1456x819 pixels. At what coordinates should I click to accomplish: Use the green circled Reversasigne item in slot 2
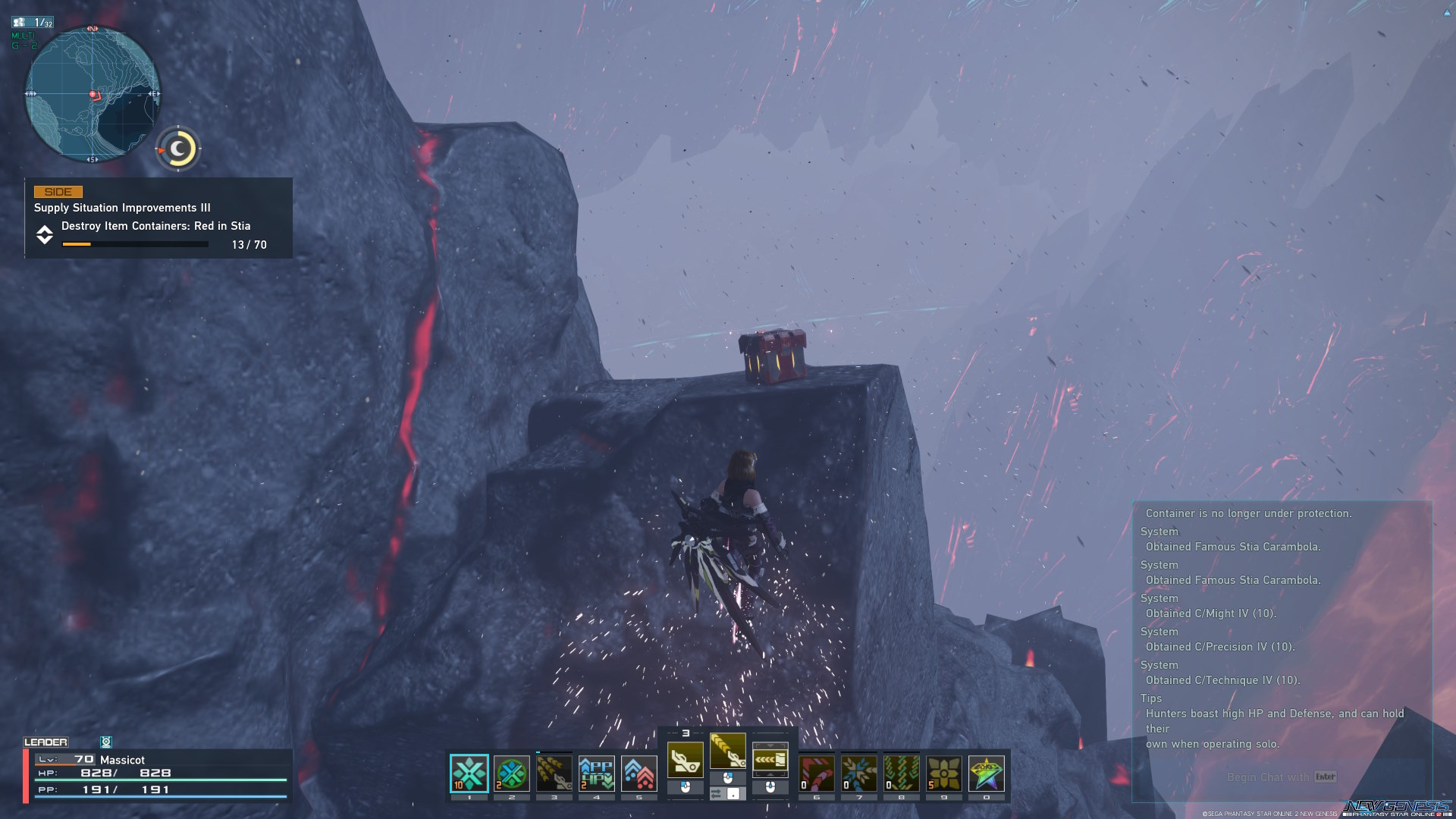click(512, 773)
